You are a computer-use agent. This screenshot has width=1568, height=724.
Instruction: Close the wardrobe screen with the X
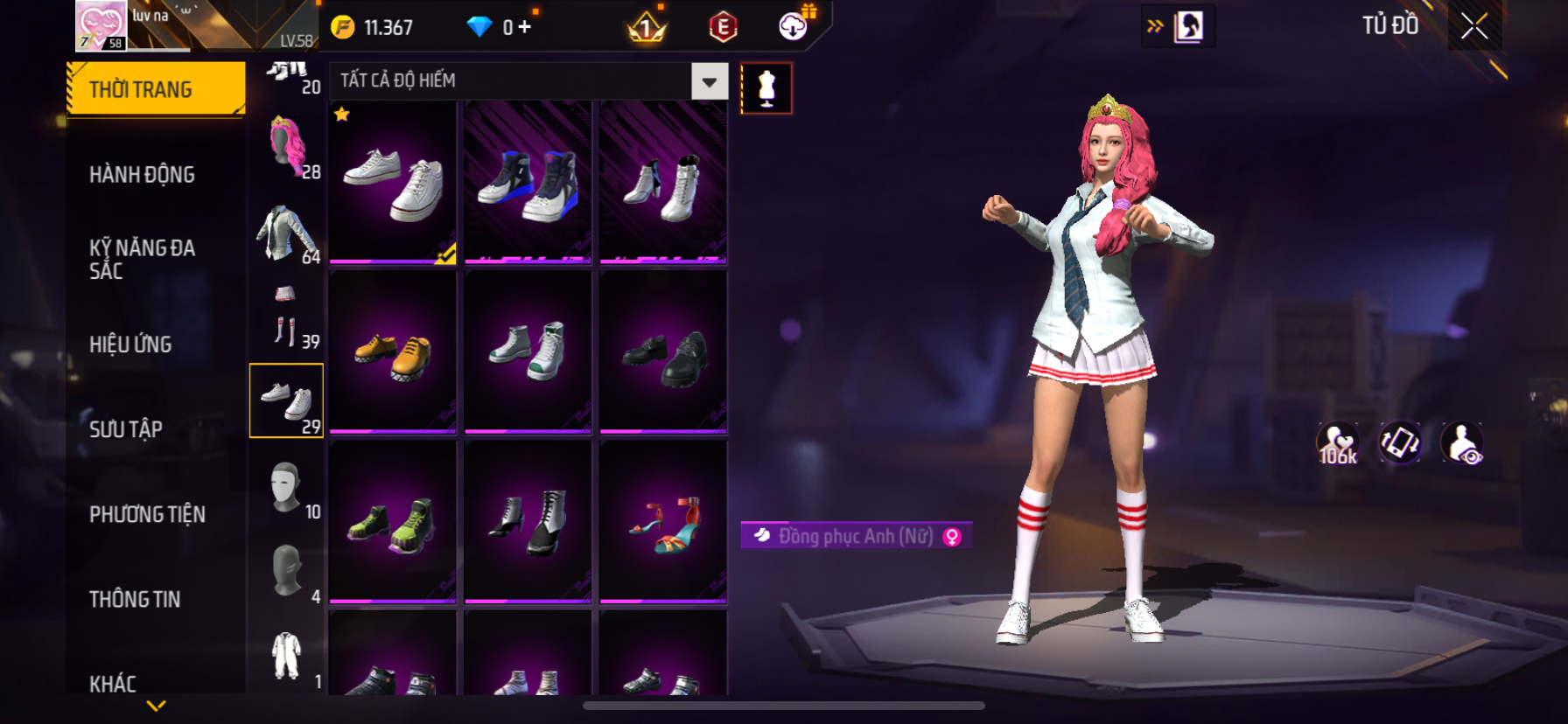1474,26
